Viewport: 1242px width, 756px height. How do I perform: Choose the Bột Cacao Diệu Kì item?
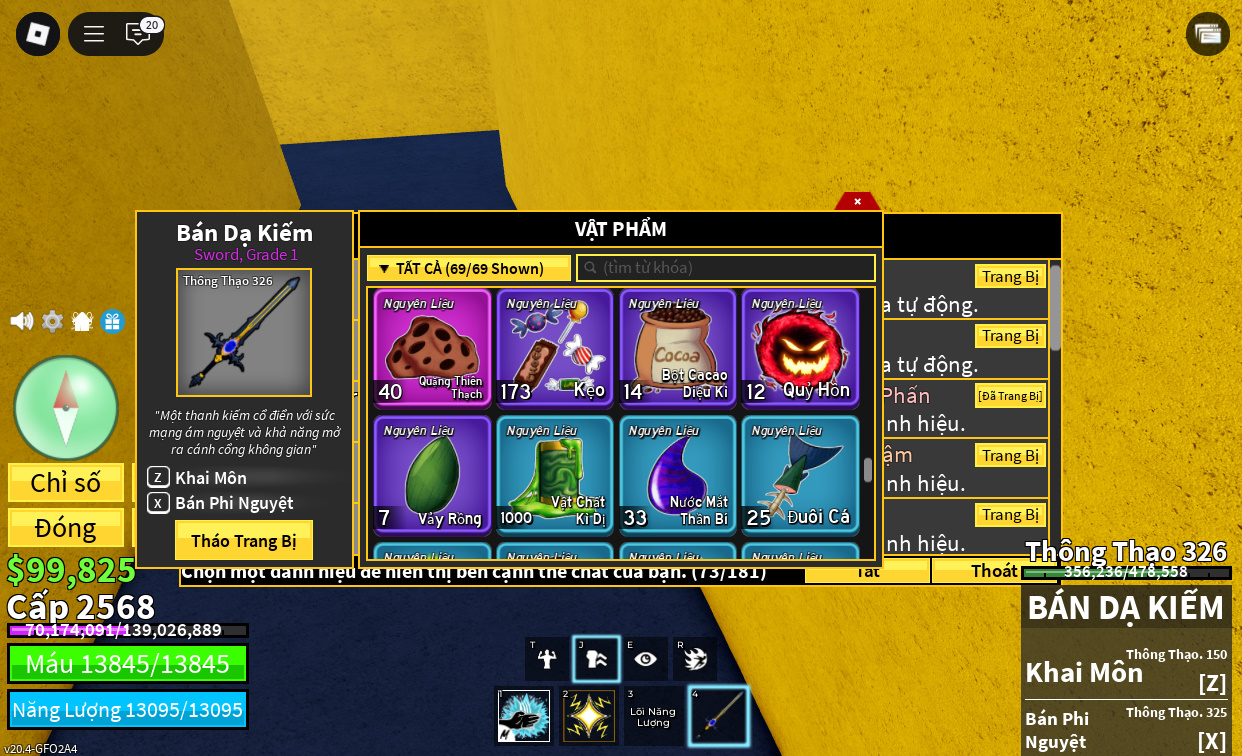678,347
